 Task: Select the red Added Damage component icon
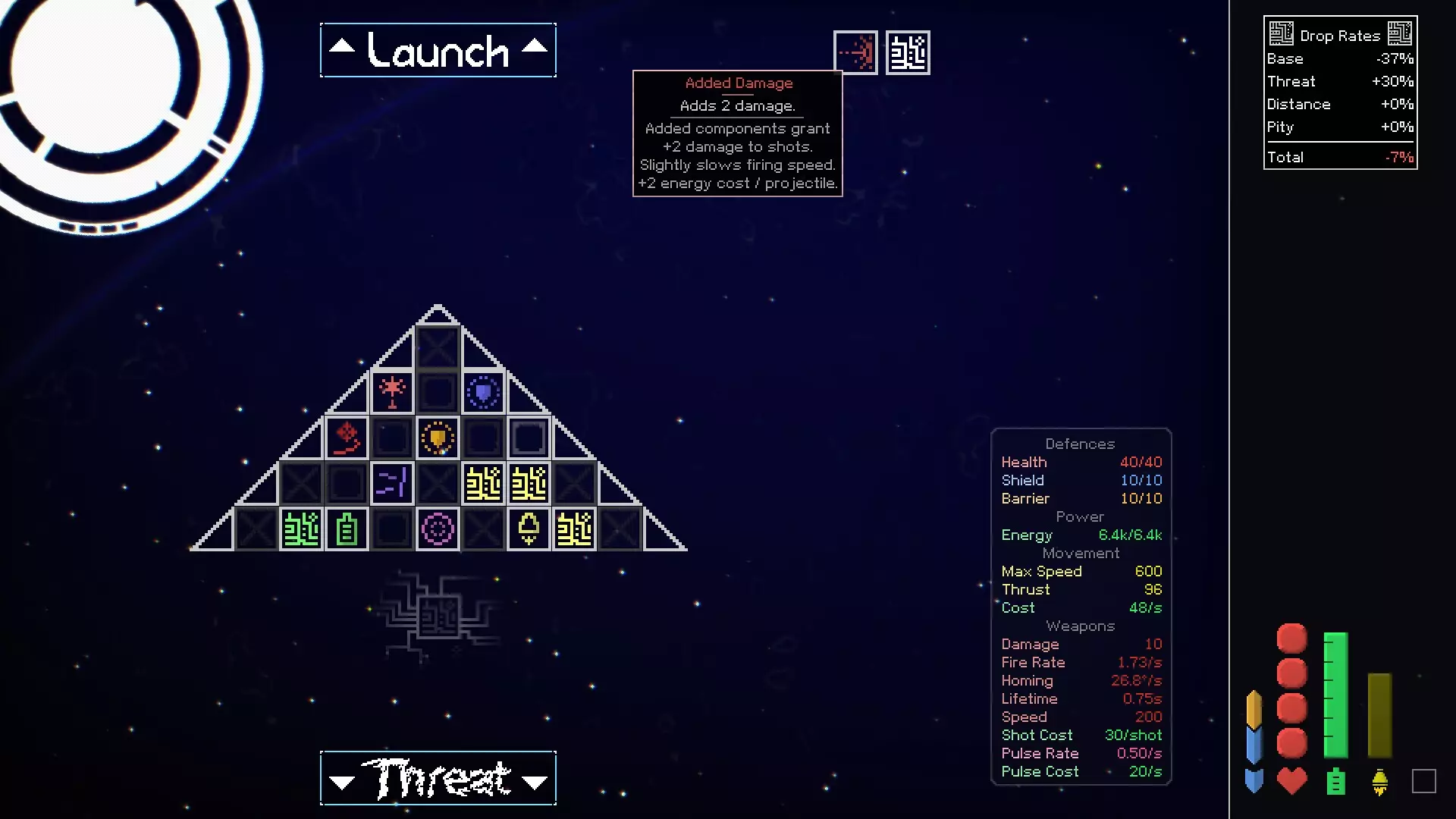point(855,52)
